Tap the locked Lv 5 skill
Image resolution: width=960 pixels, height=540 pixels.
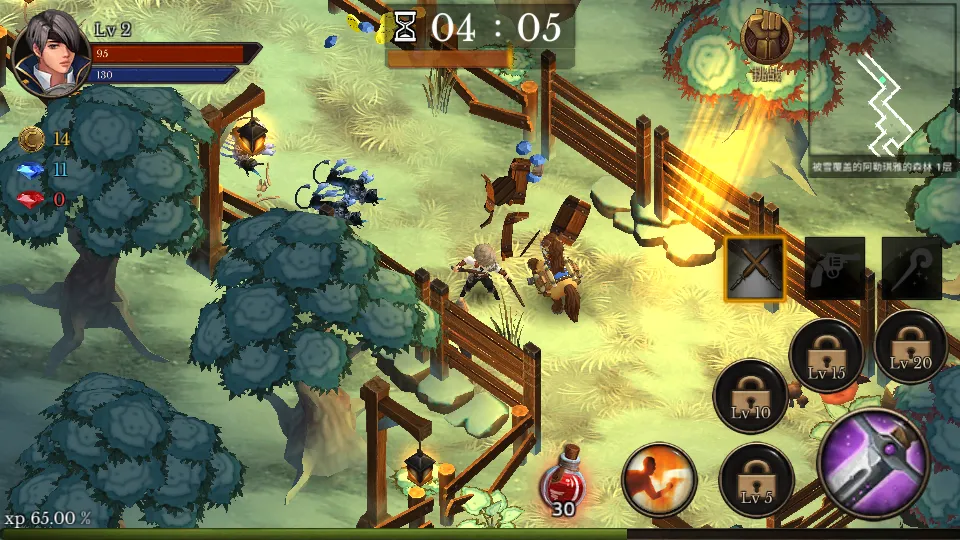tap(756, 480)
